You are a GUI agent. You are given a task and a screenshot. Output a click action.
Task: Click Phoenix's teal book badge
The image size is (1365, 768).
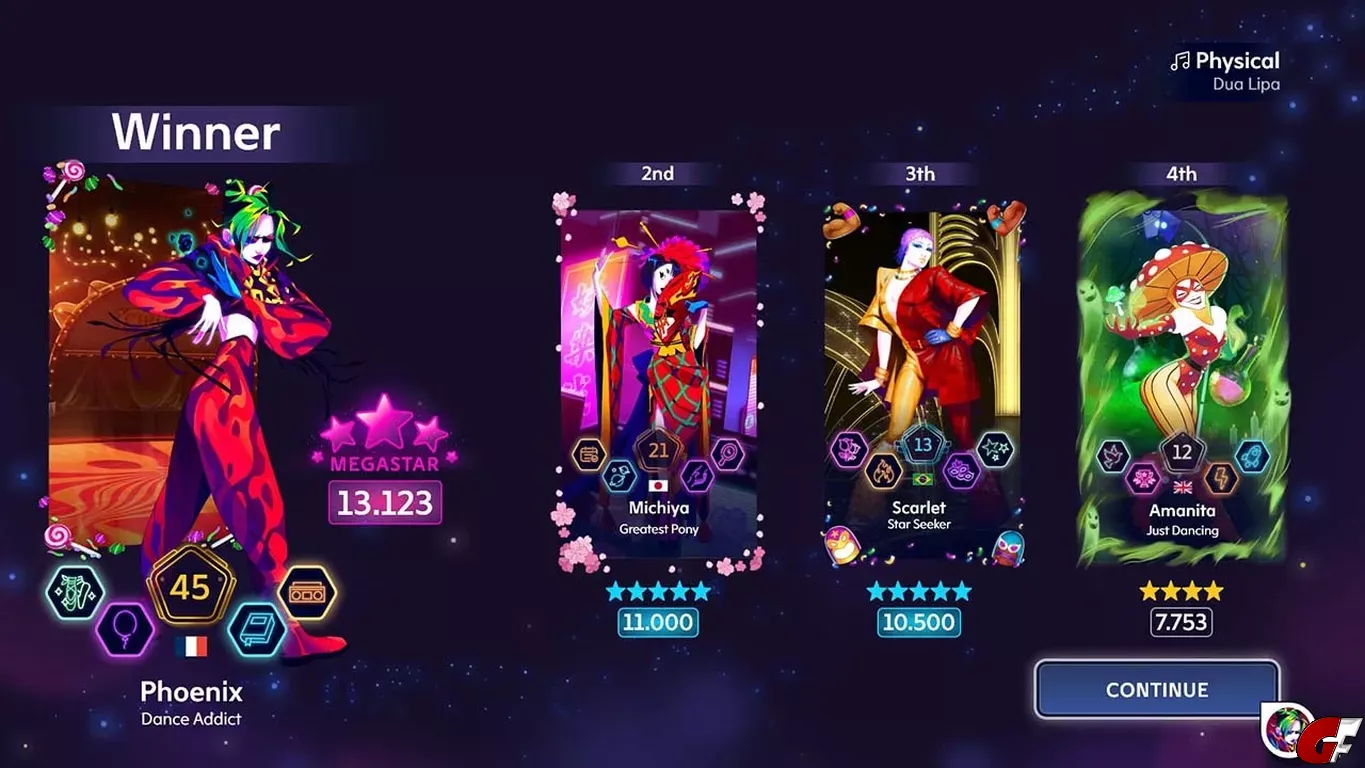click(x=256, y=630)
